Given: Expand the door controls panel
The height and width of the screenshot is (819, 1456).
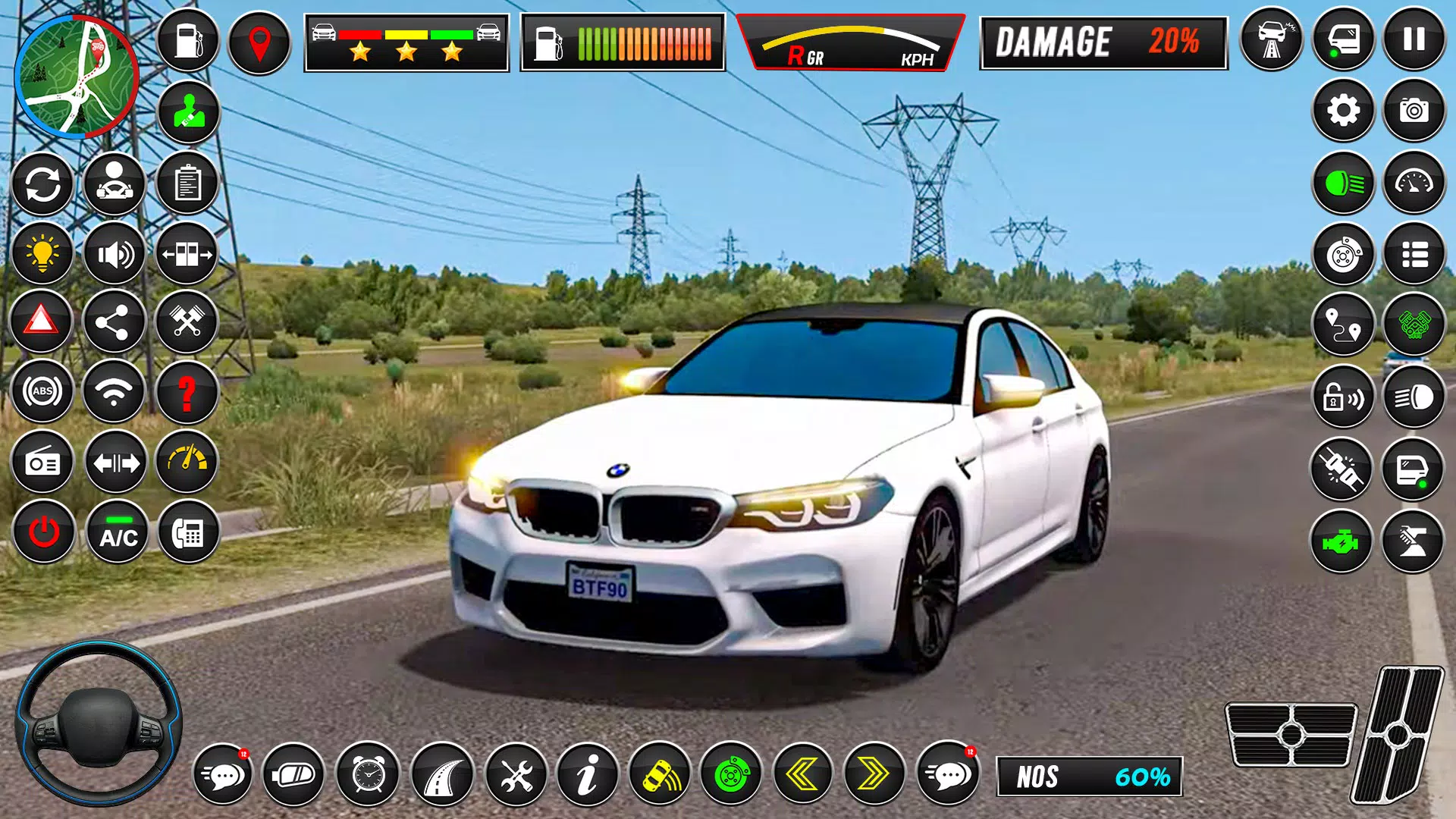Looking at the screenshot, I should click(x=187, y=254).
